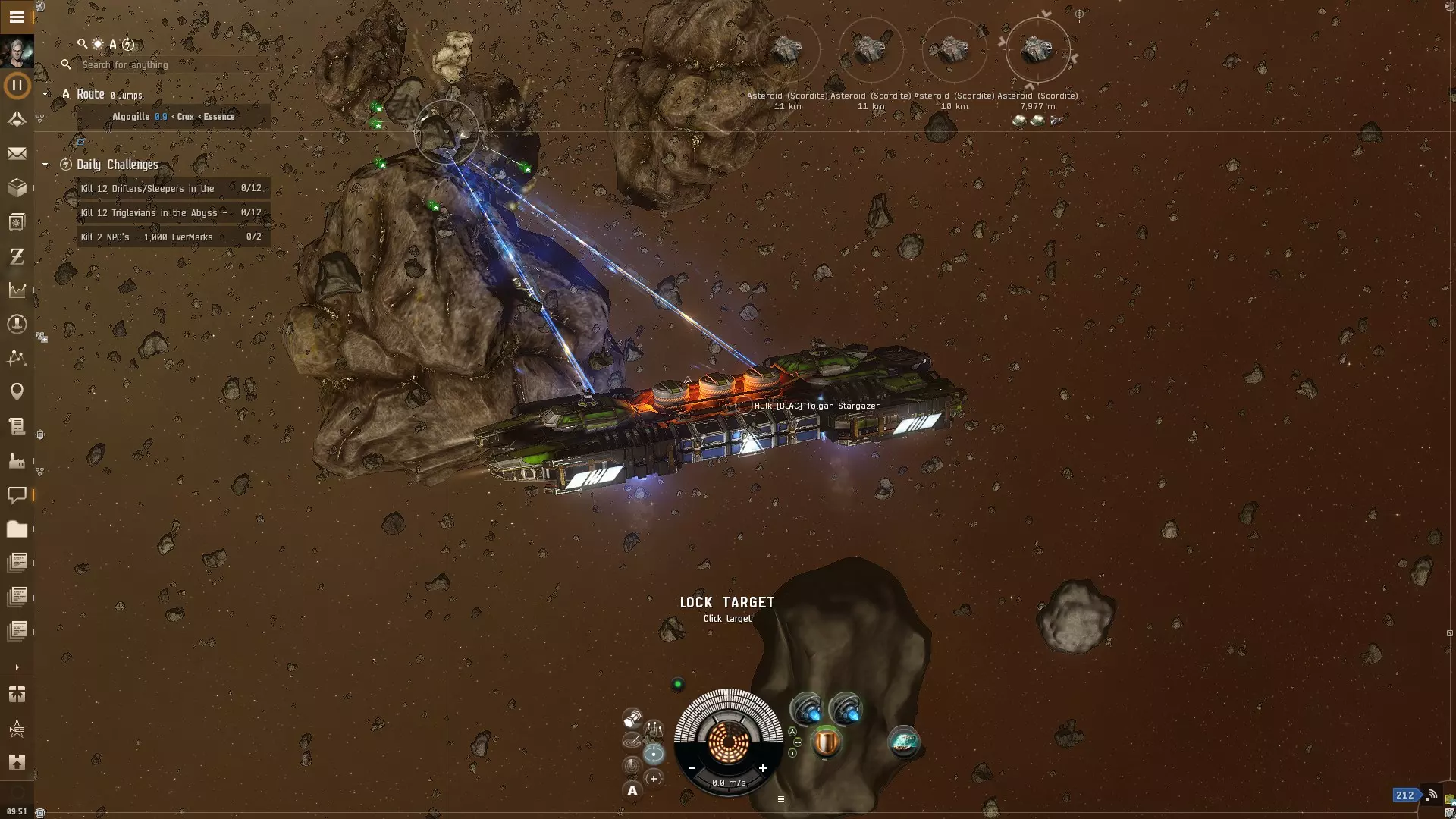Collapse the Route panel arrow
The width and height of the screenshot is (1456, 819).
click(x=45, y=94)
